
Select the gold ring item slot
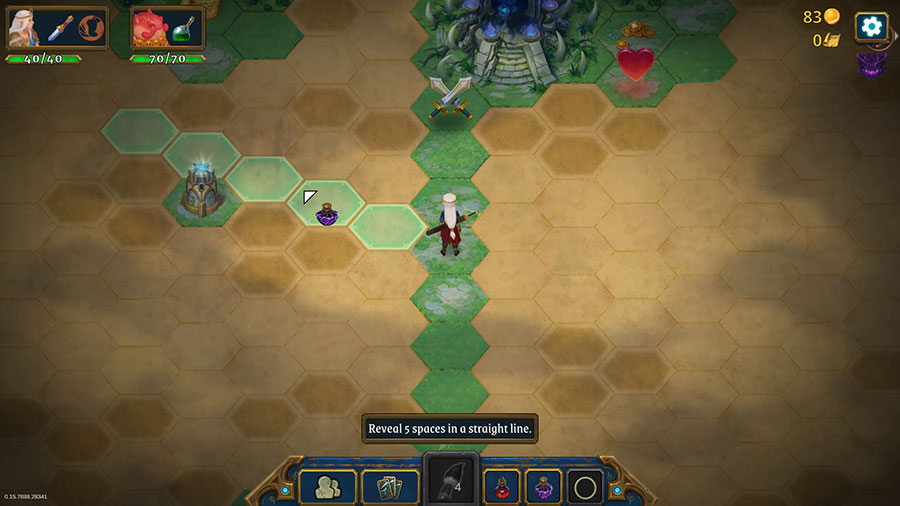point(585,487)
